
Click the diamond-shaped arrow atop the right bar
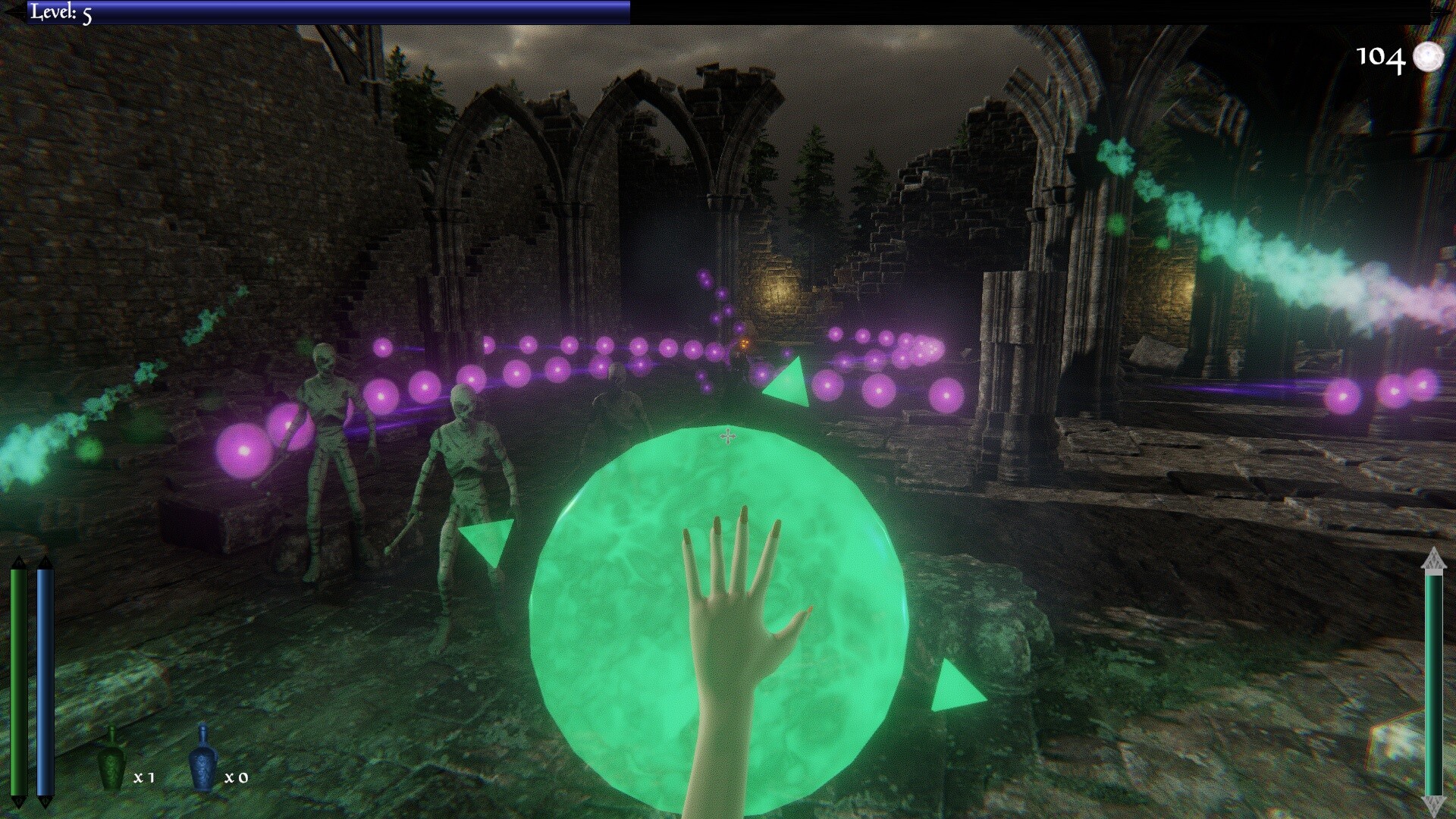point(1432,559)
